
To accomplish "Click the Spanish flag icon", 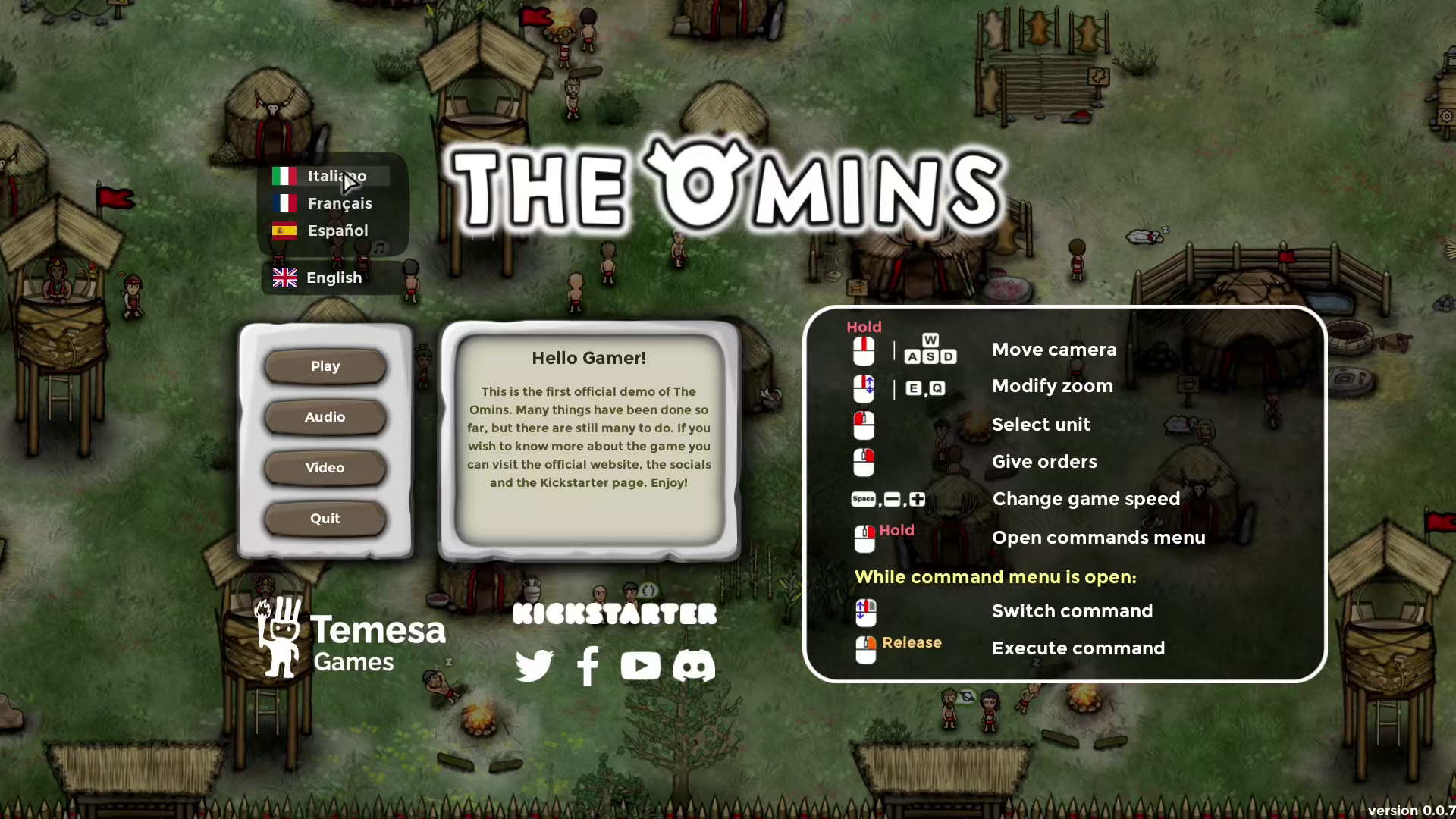I will click(284, 231).
